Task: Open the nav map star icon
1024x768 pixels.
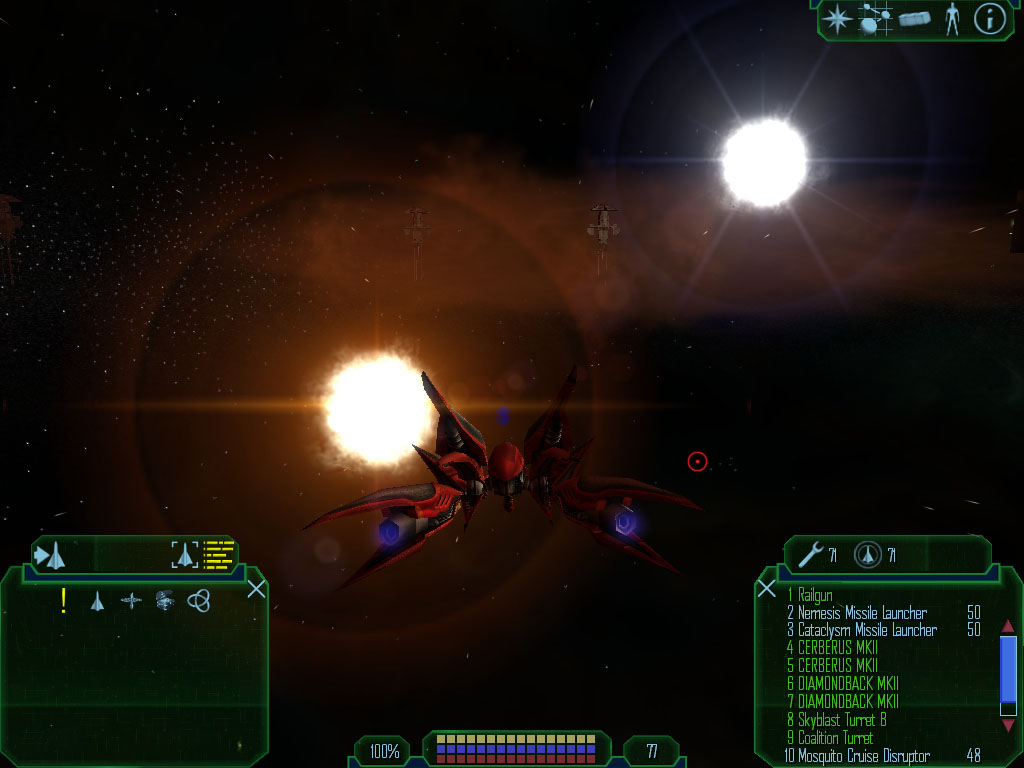Action: coord(836,18)
